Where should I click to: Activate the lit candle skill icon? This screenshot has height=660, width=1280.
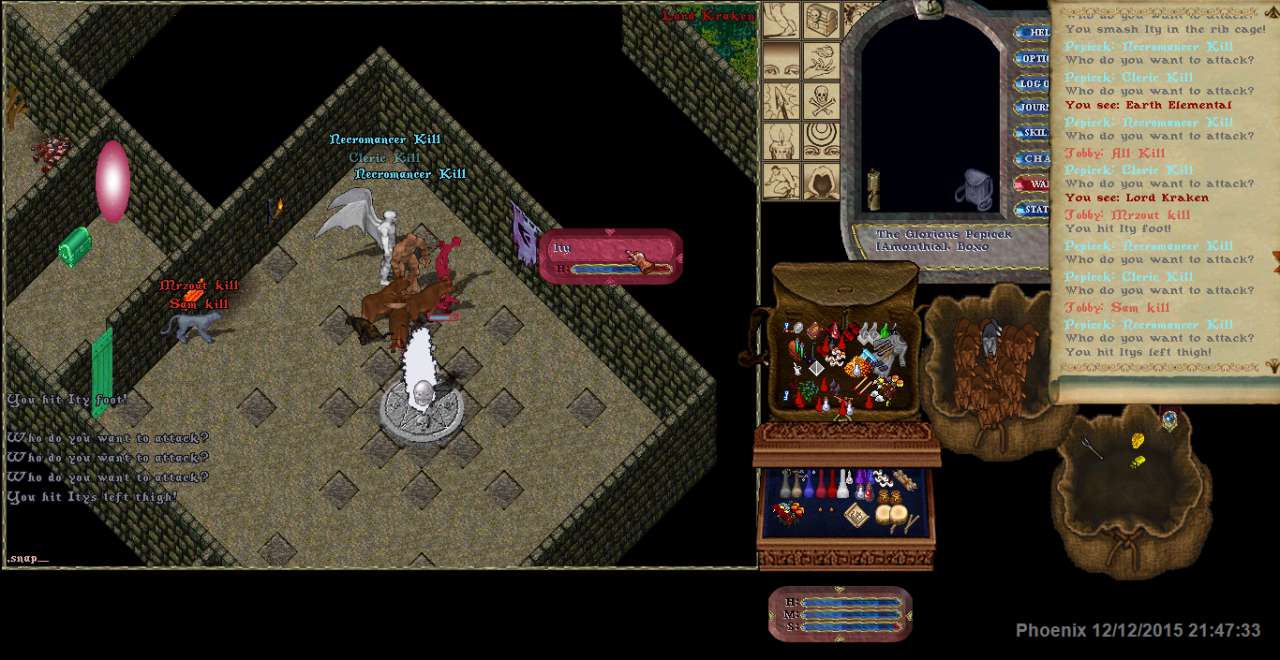coord(783,141)
